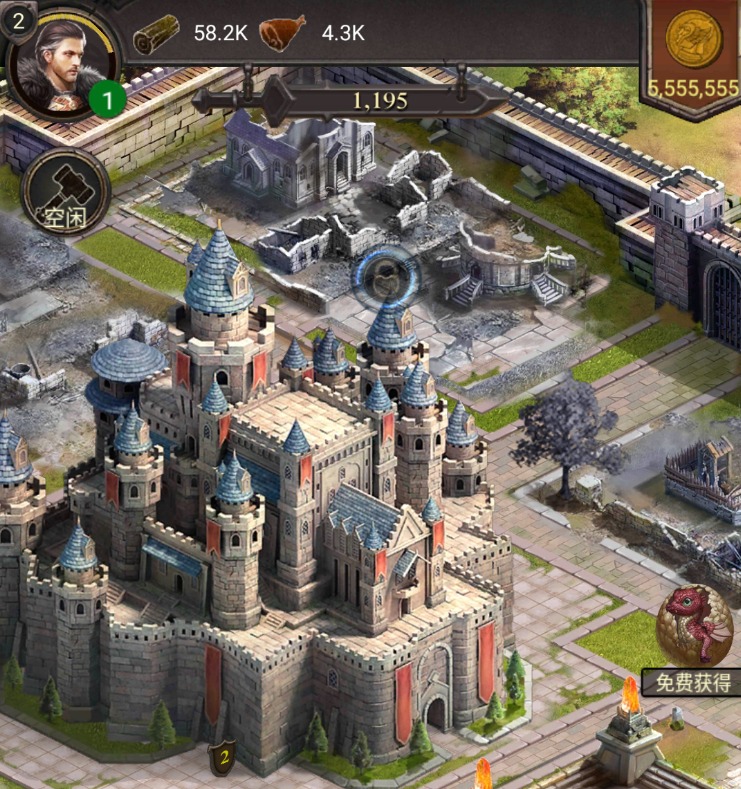This screenshot has width=741, height=789.
Task: Select the meat food resource icon
Action: pyautogui.click(x=283, y=33)
